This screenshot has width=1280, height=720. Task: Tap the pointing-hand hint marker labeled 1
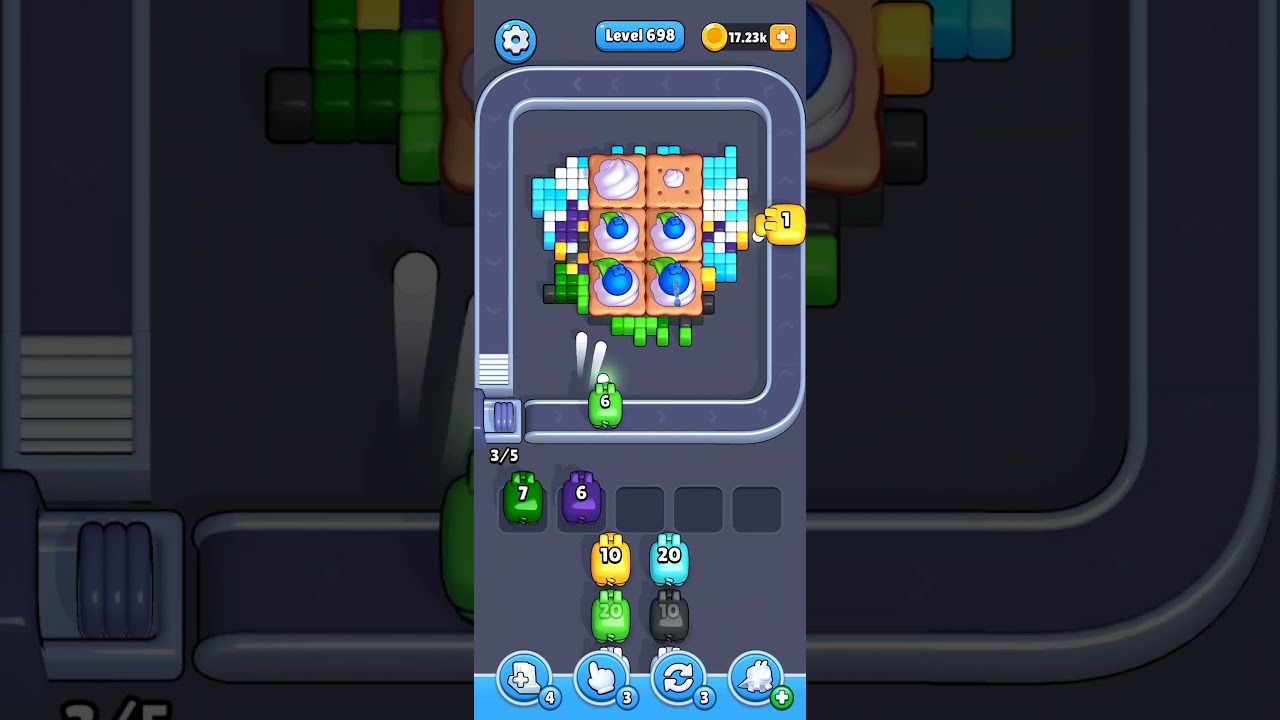tap(780, 226)
